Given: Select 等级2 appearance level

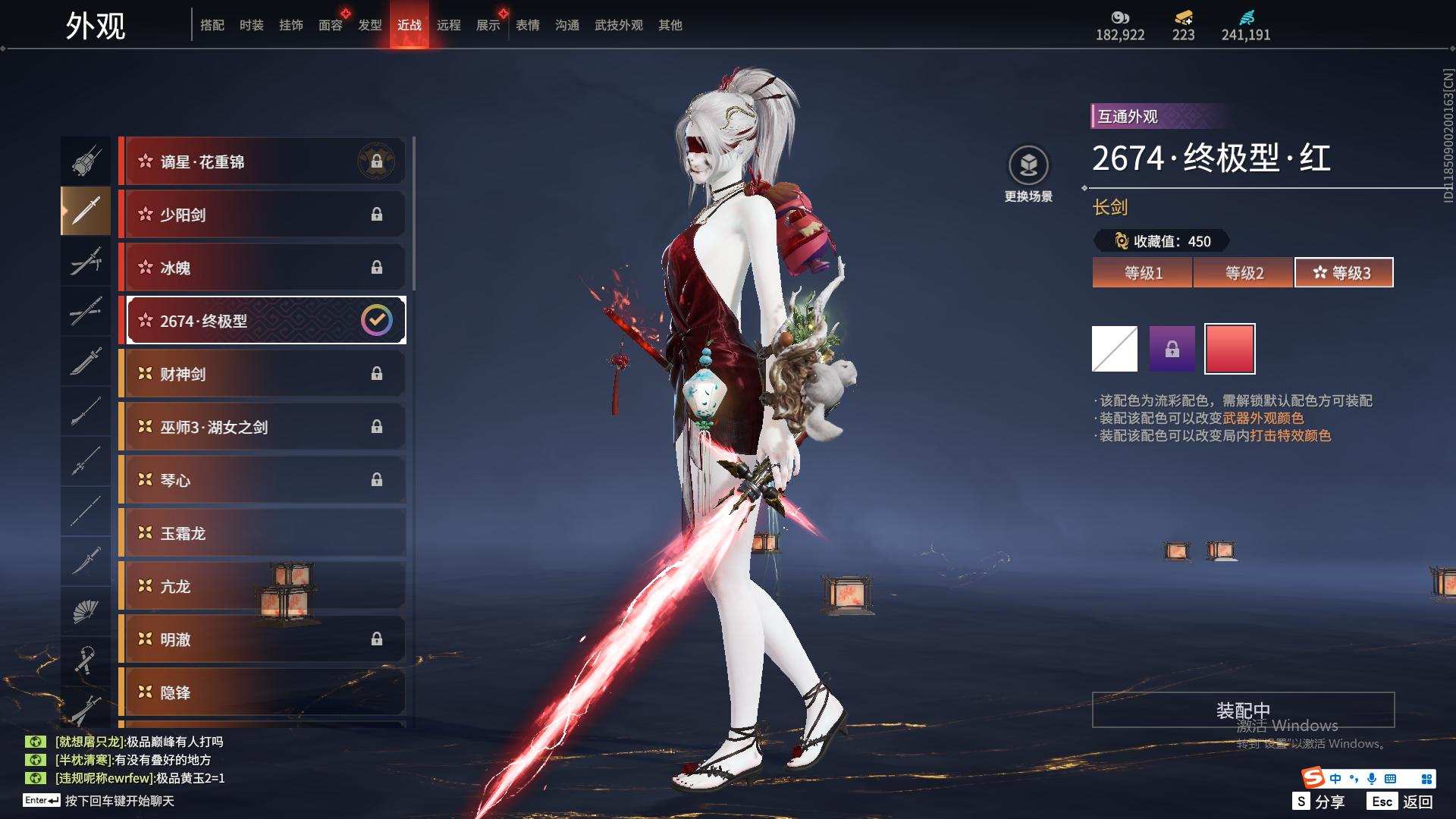Looking at the screenshot, I should click(1244, 273).
